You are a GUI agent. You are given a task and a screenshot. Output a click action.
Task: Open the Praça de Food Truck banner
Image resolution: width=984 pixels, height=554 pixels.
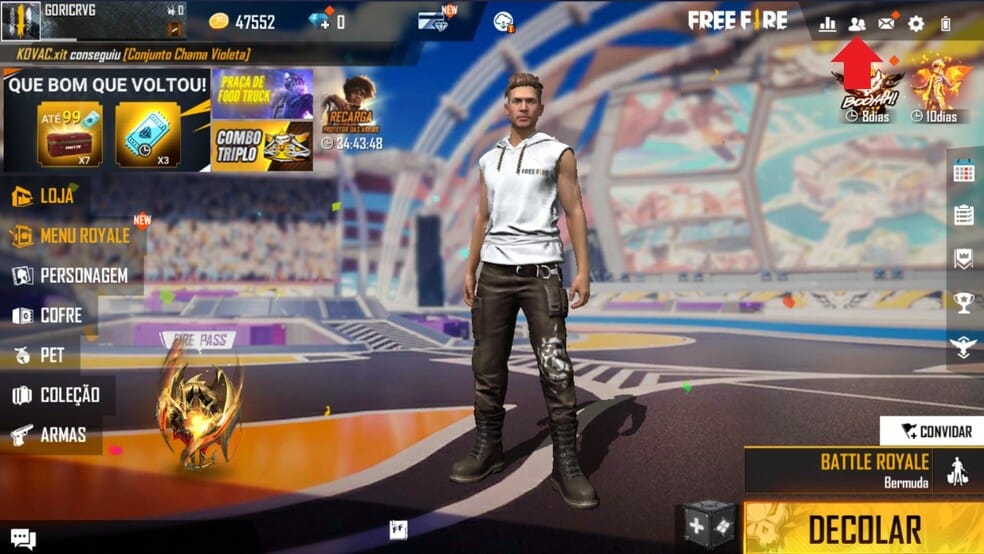(x=262, y=94)
